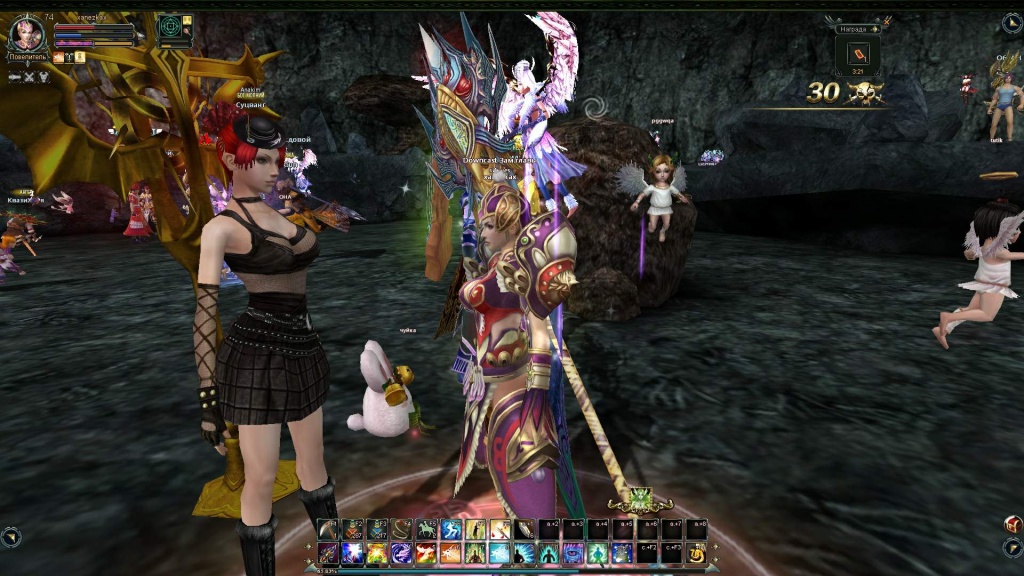The height and width of the screenshot is (576, 1024).
Task: Claim the red ticket reward item
Action: (x=858, y=55)
